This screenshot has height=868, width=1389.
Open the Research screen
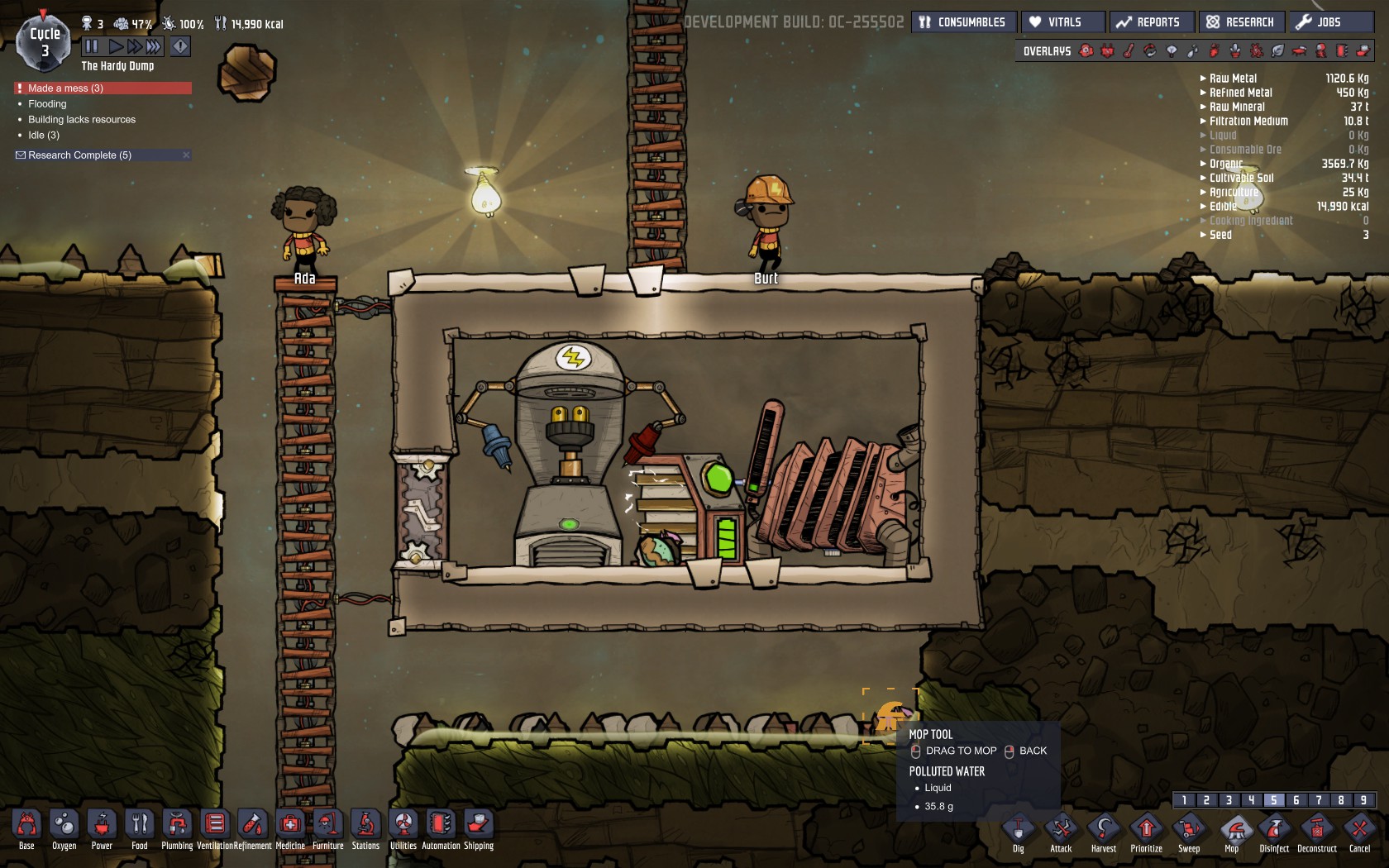(1240, 22)
